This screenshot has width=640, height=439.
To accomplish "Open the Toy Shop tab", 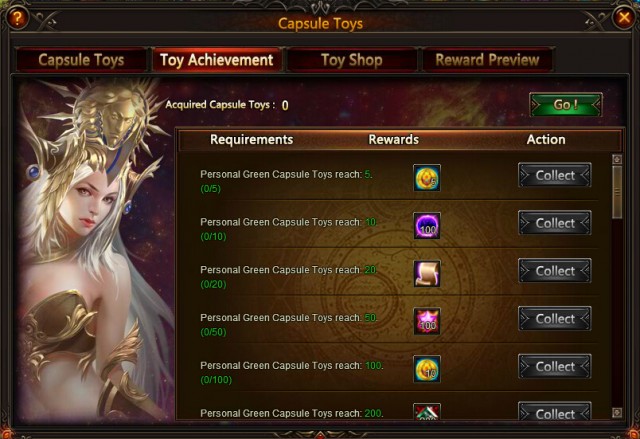I will coord(351,60).
